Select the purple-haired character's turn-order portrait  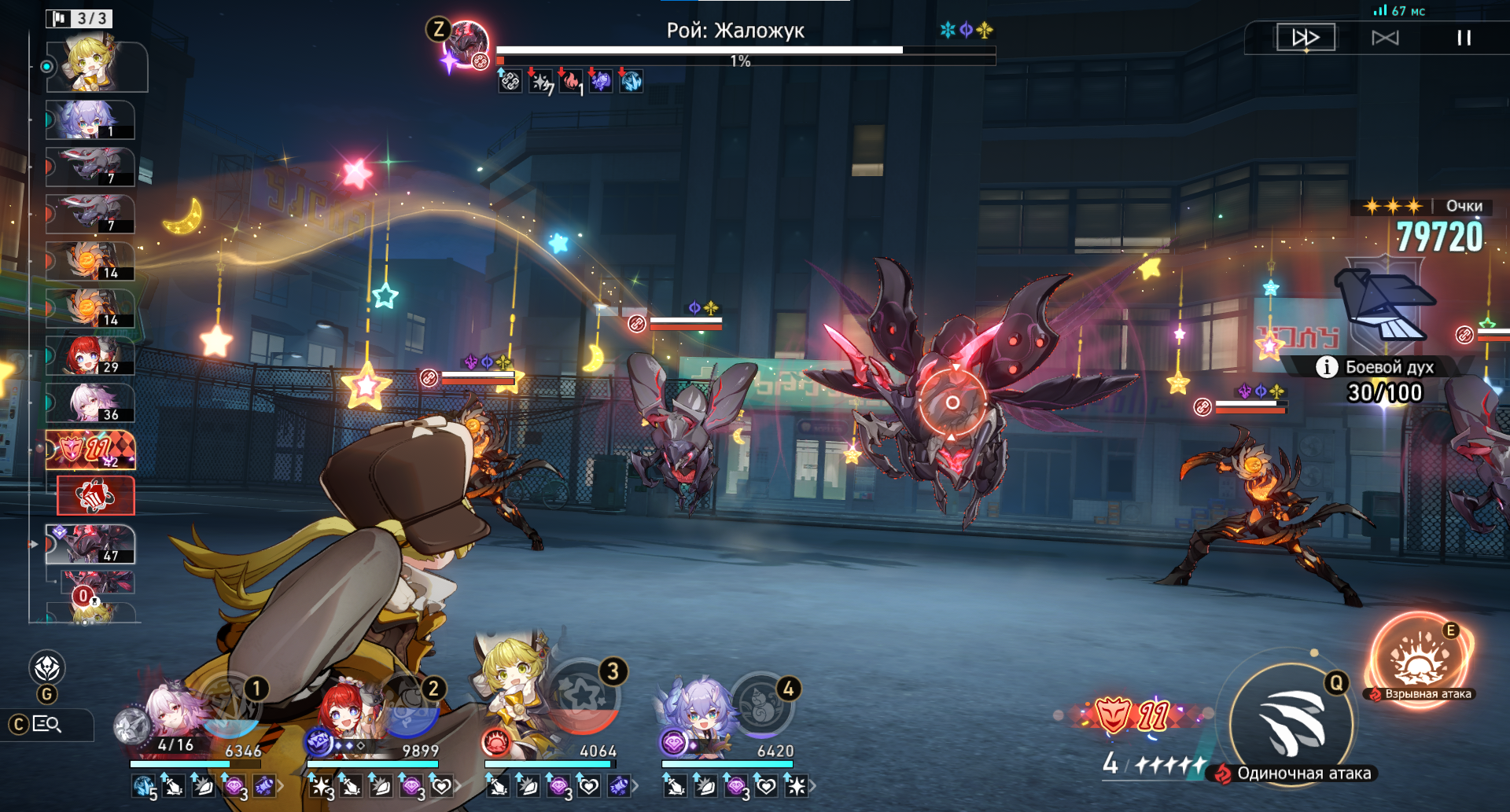click(x=90, y=119)
